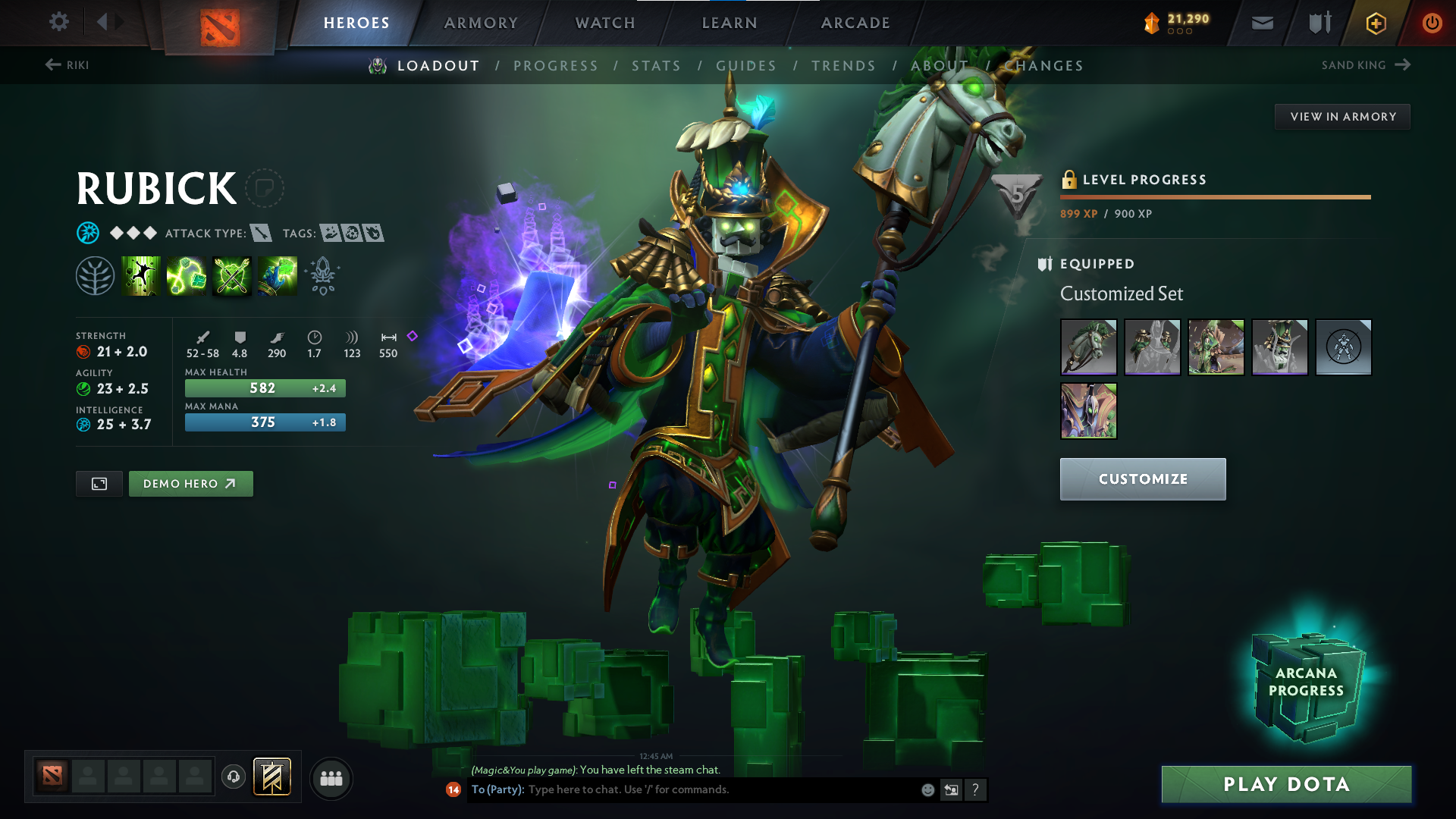Select the Telekinesis ability icon
This screenshot has width=1456, height=819.
pyautogui.click(x=141, y=275)
